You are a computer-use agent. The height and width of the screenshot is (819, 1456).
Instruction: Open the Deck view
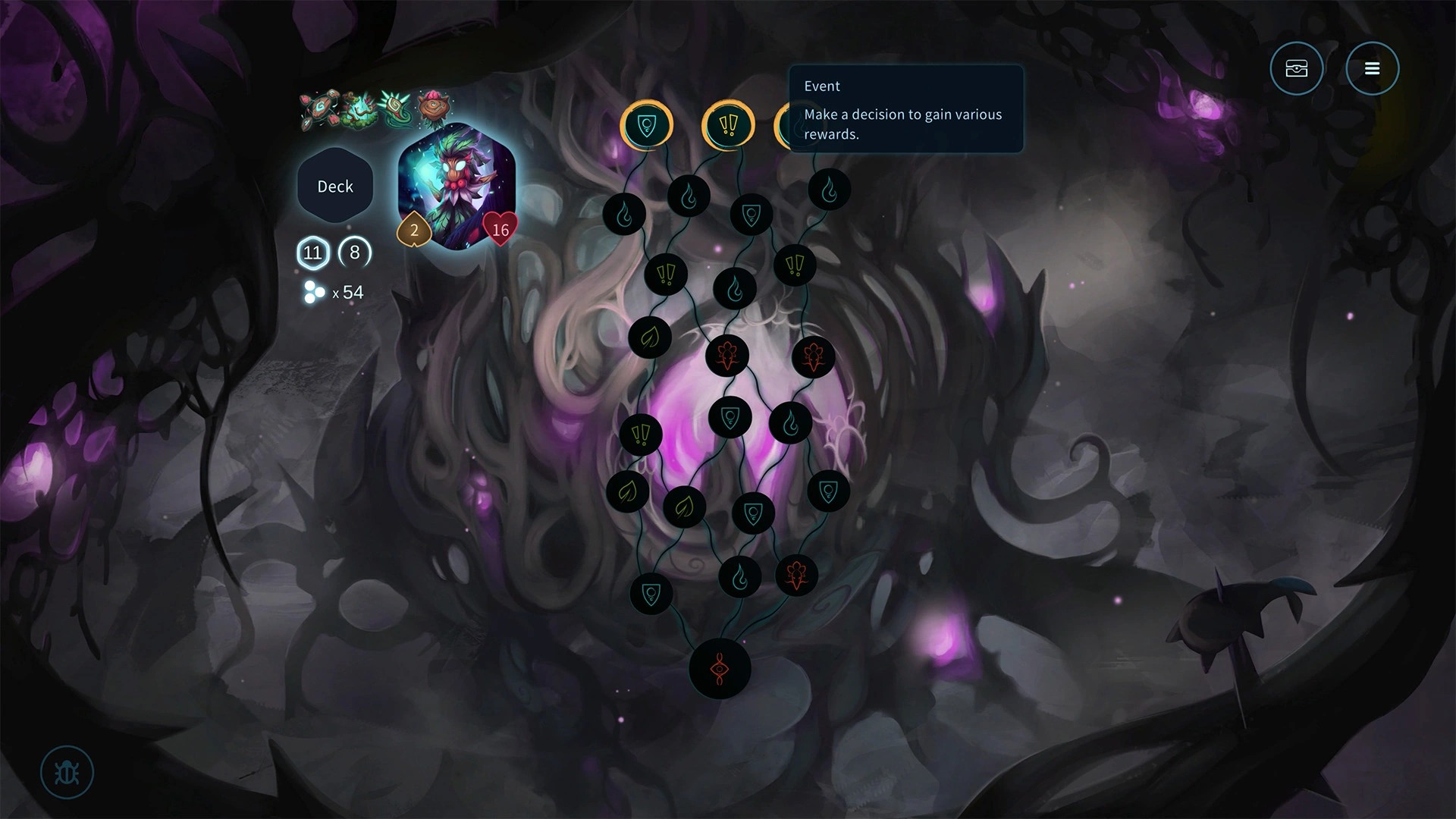point(335,187)
